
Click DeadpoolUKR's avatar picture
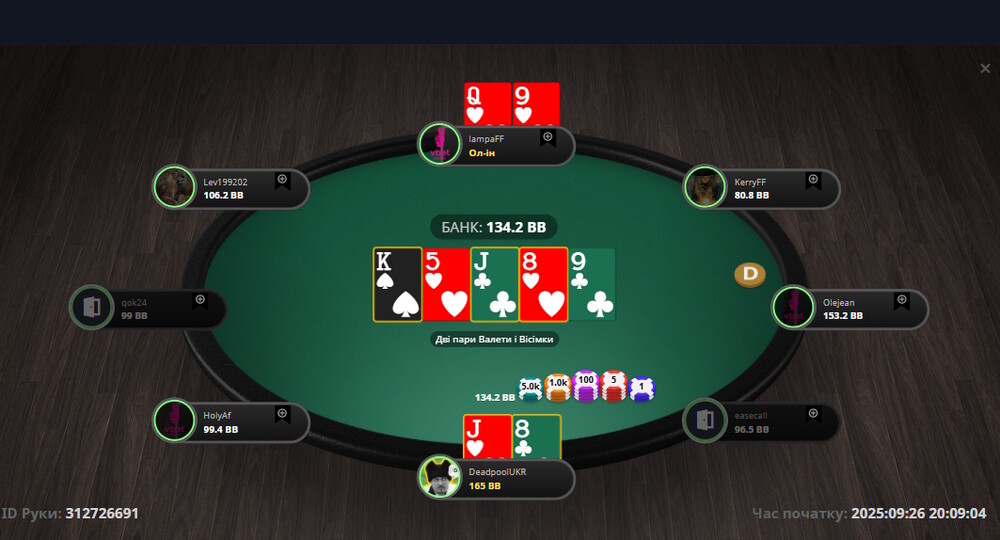click(440, 477)
